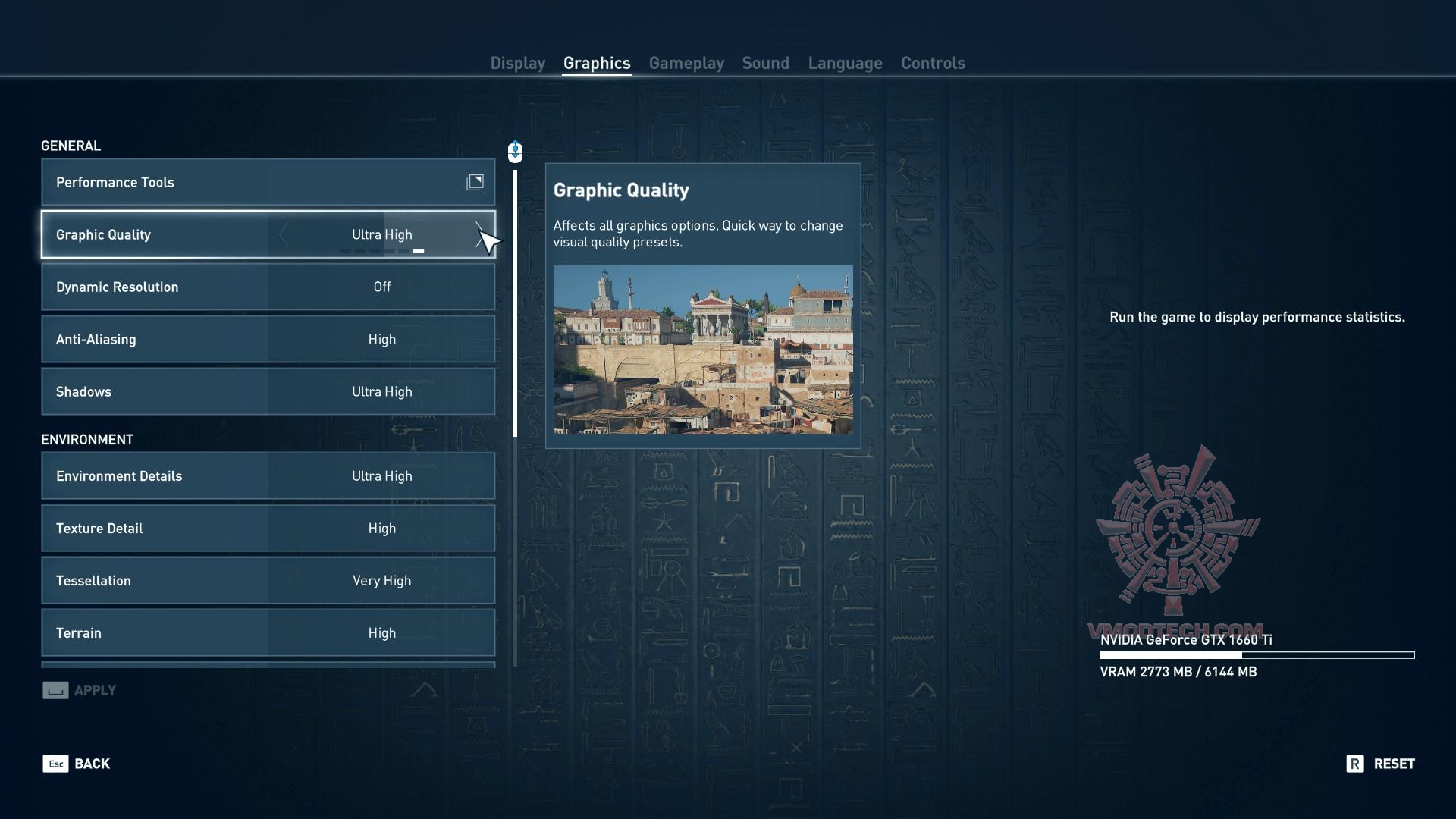Lower Graphic Quality with the left arrow
The image size is (1456, 819).
(x=284, y=235)
